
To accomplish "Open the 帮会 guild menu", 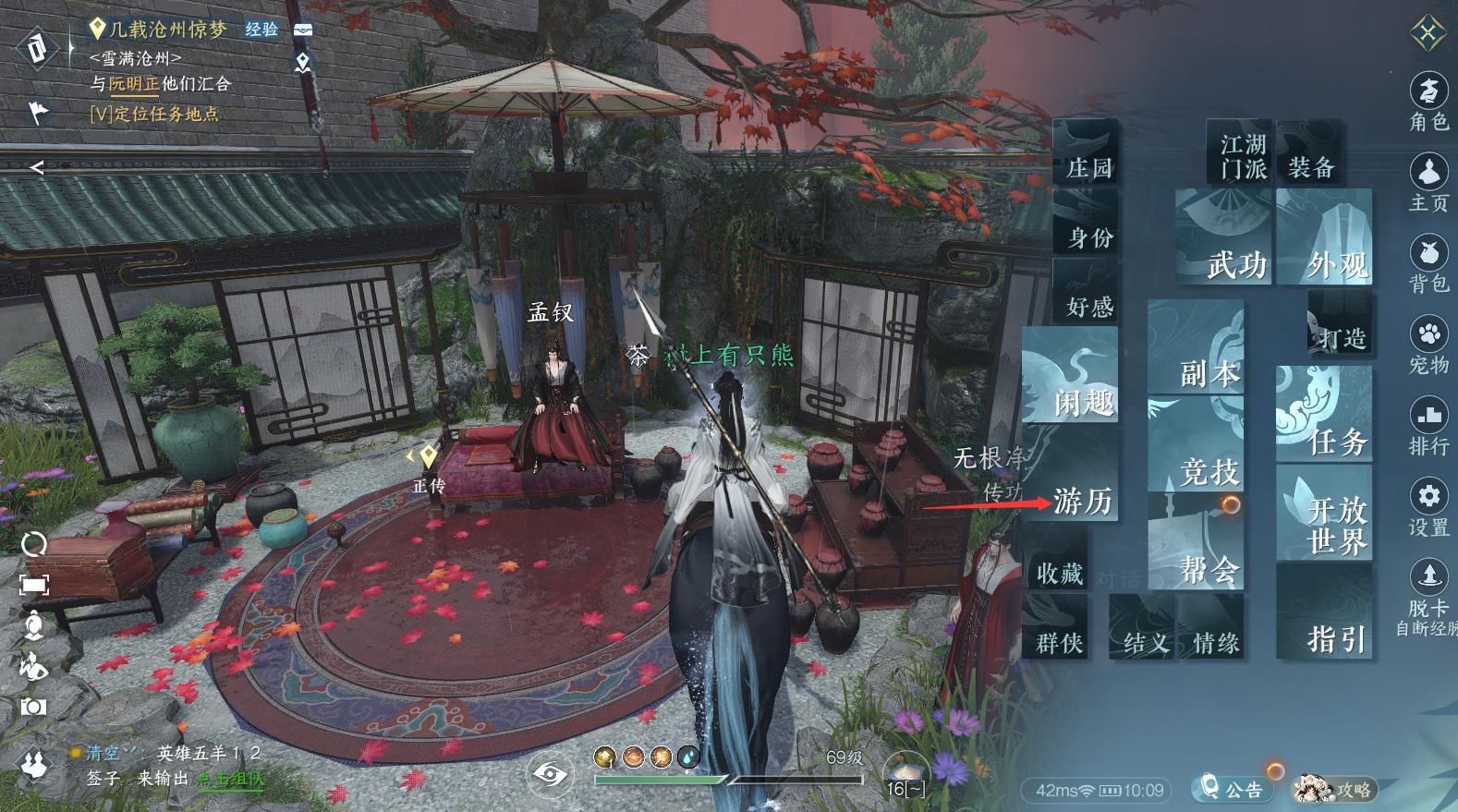I will pos(1197,540).
